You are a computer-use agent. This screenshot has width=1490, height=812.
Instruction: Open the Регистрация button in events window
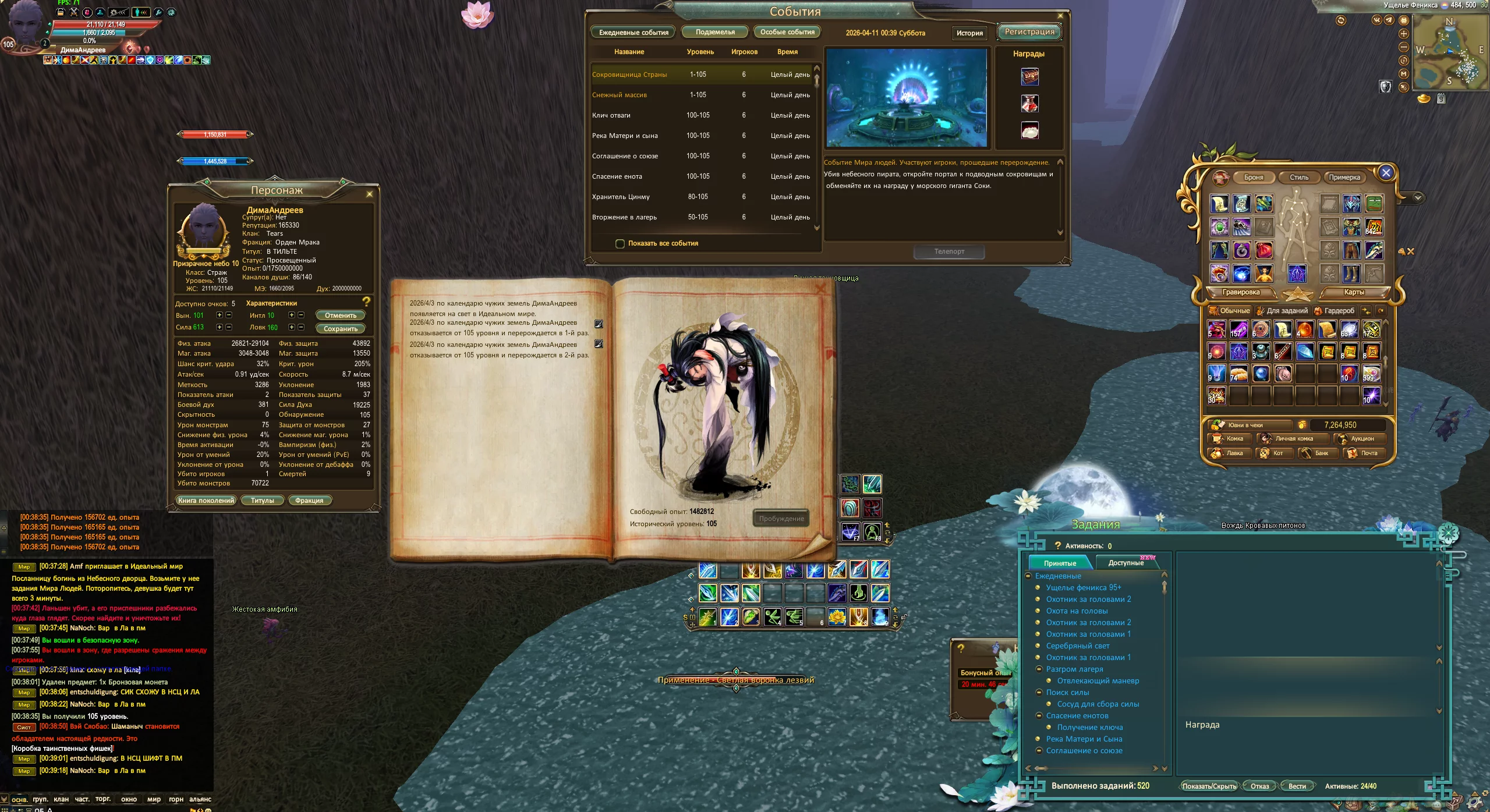(x=1029, y=32)
